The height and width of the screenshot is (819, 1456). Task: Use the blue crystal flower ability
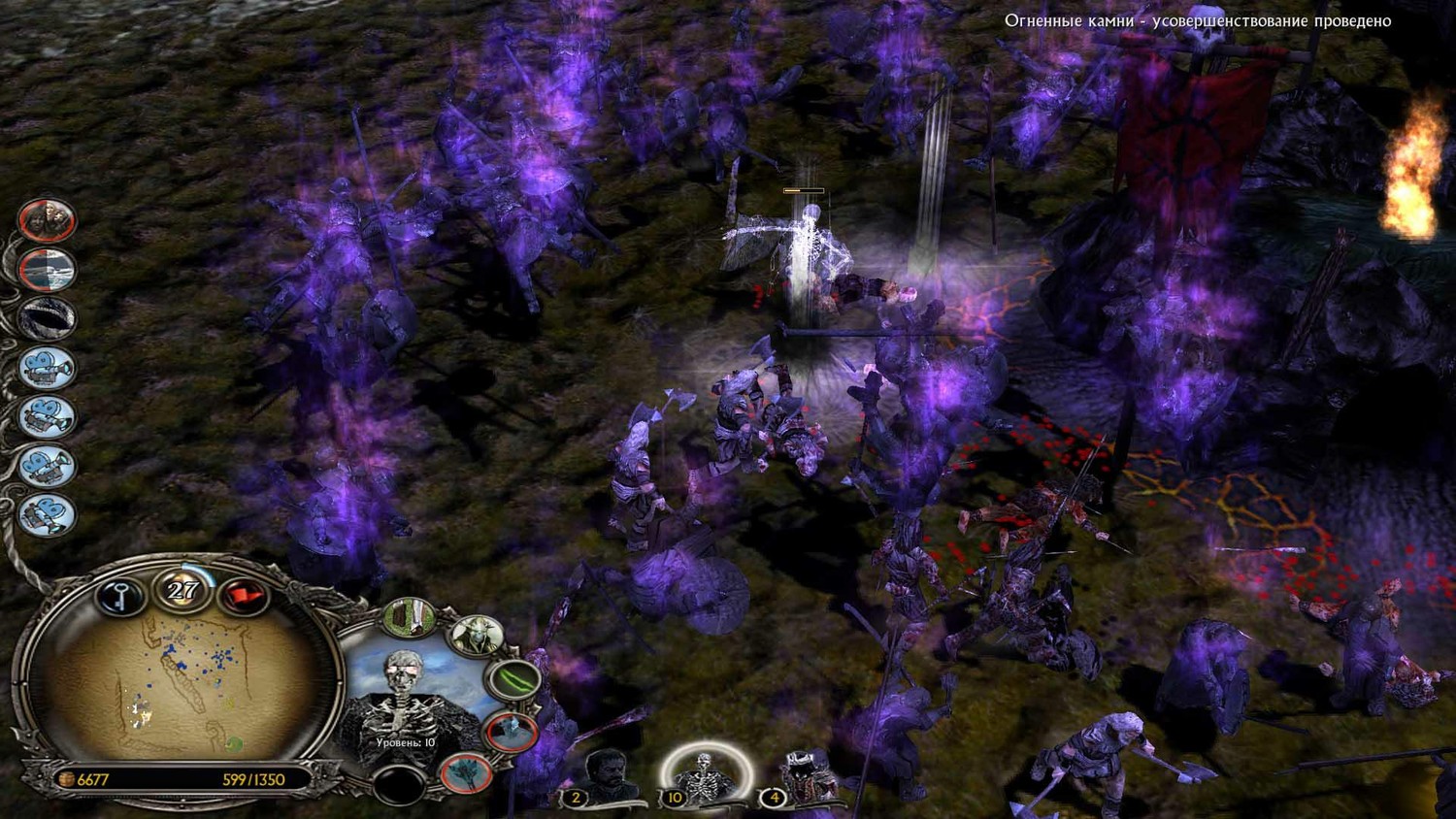point(465,773)
